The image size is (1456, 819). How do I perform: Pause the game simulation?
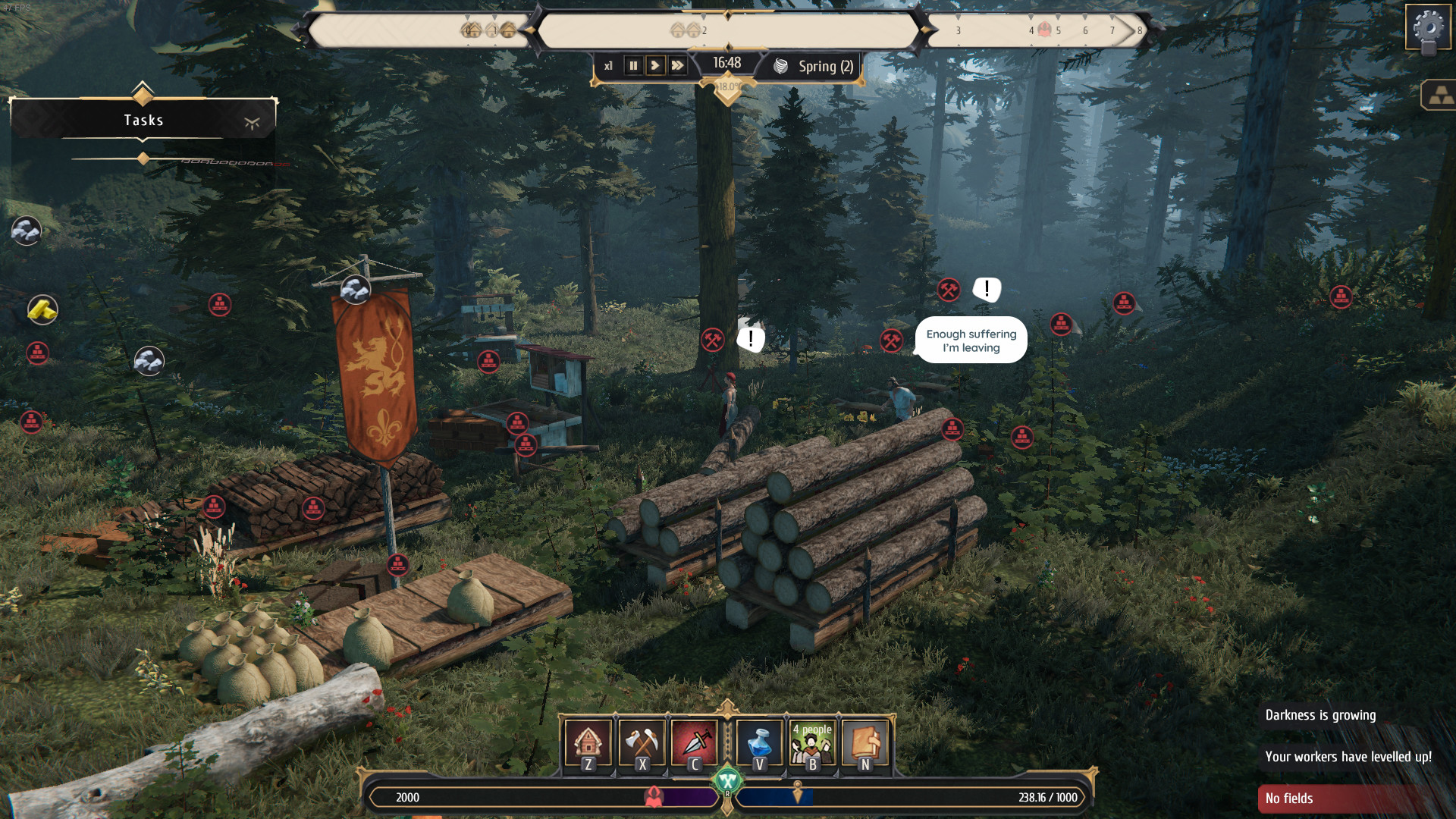632,65
